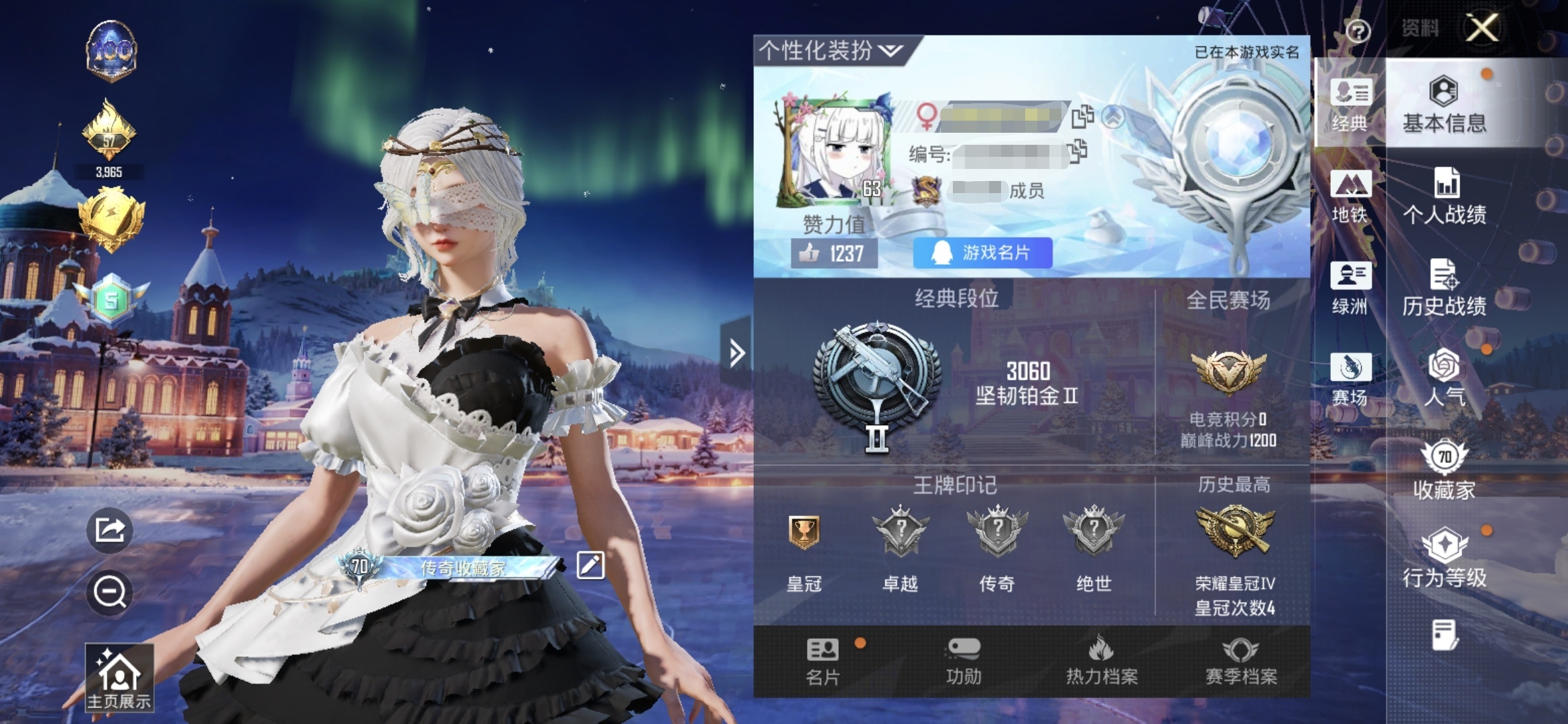This screenshot has height=724, width=1568.
Task: Switch to the 地铁 metro mode tab
Action: (x=1350, y=196)
